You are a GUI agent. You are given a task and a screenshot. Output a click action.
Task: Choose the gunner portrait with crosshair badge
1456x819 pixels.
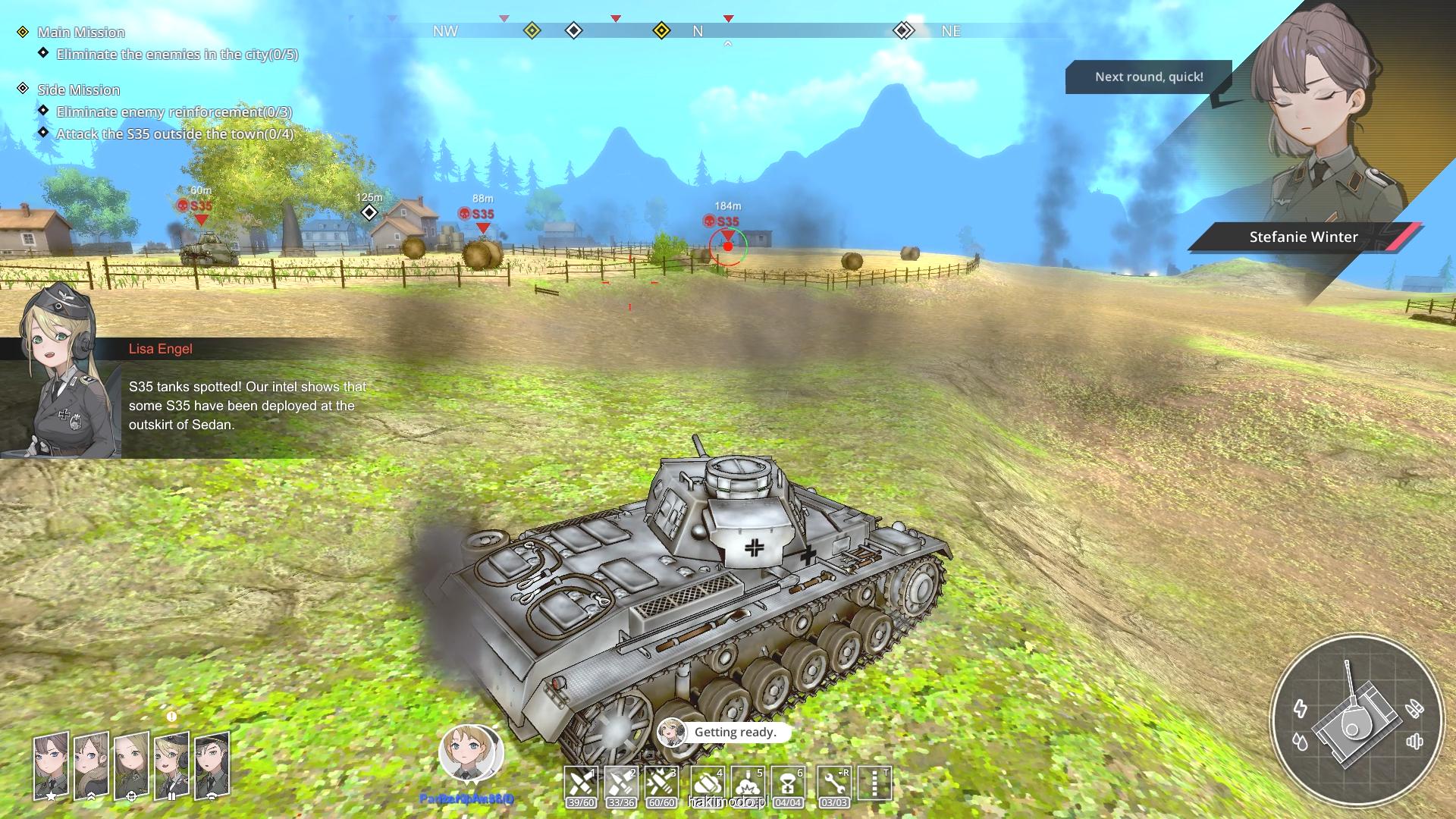click(131, 766)
